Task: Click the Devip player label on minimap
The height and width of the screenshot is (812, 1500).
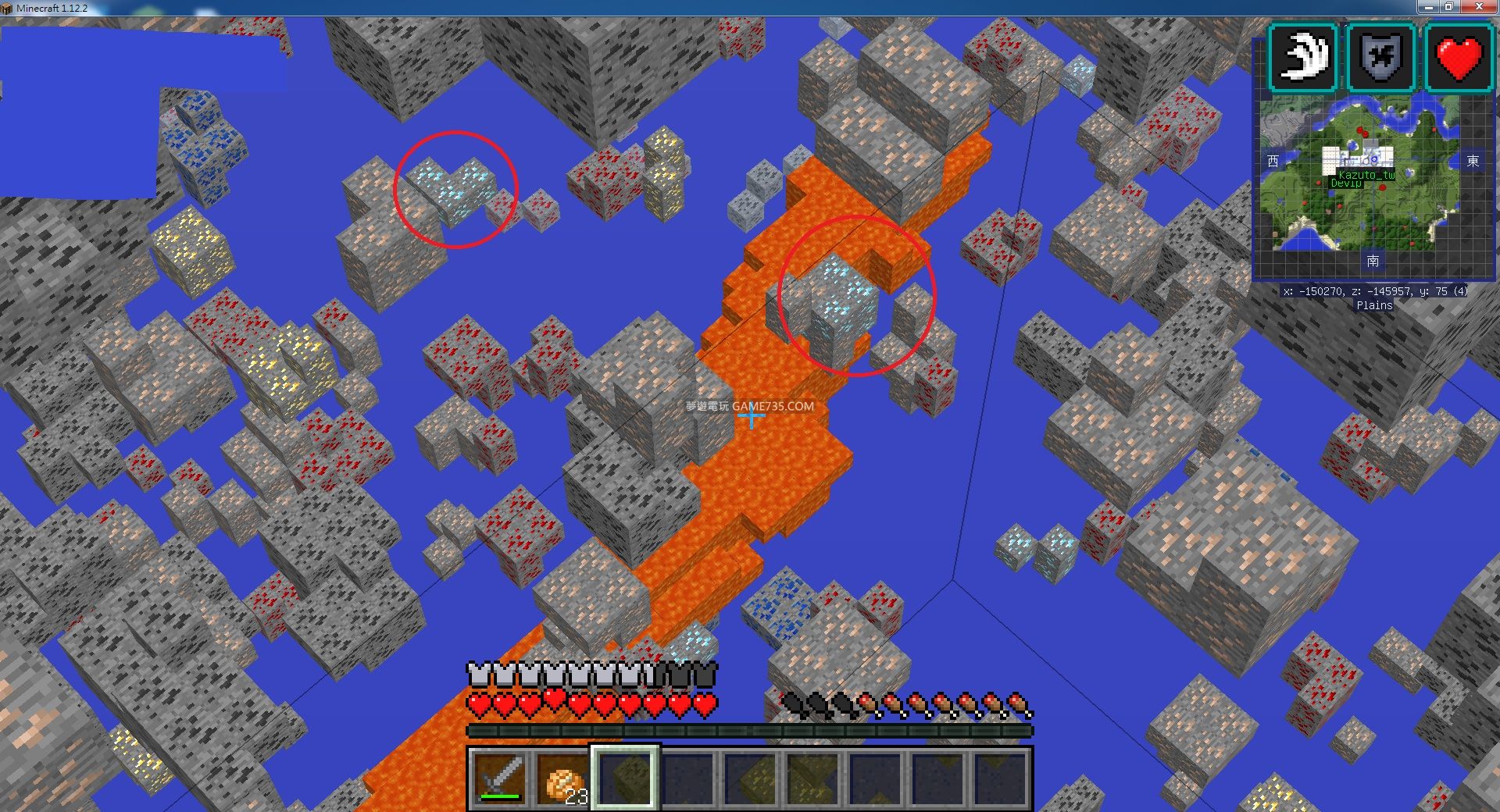Action: pyautogui.click(x=1345, y=183)
